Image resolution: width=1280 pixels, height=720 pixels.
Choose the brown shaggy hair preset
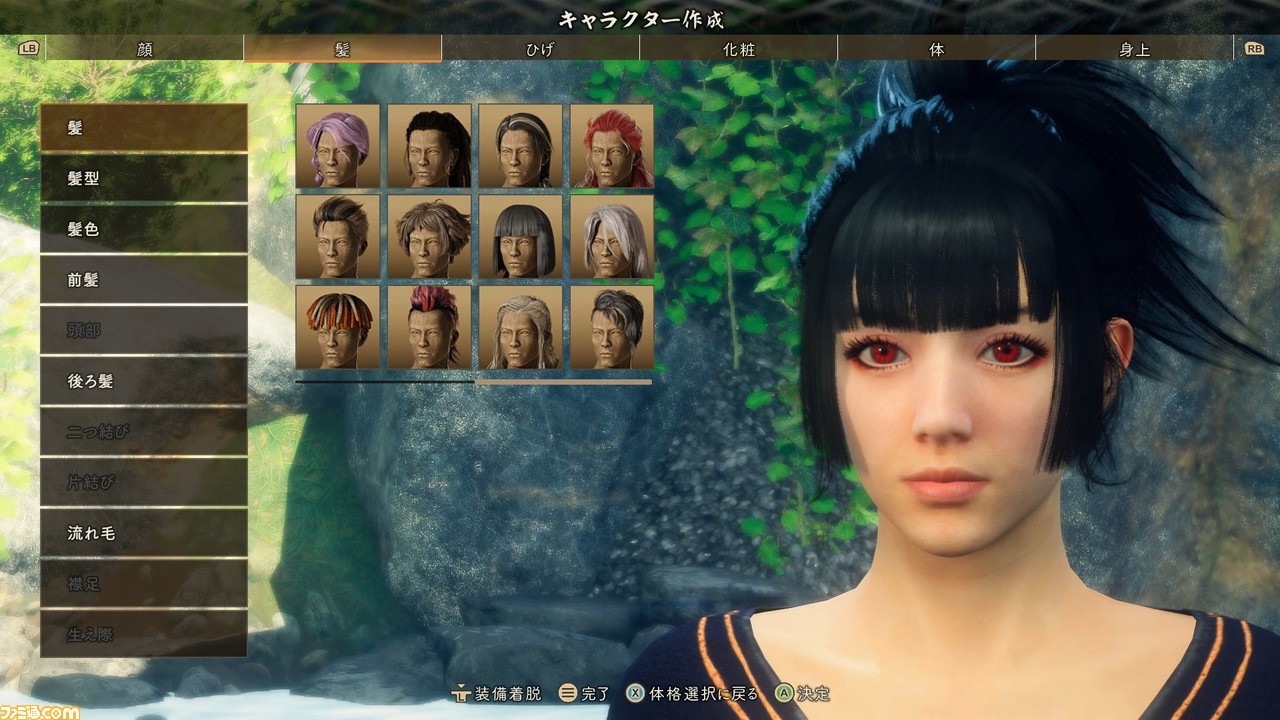point(429,236)
